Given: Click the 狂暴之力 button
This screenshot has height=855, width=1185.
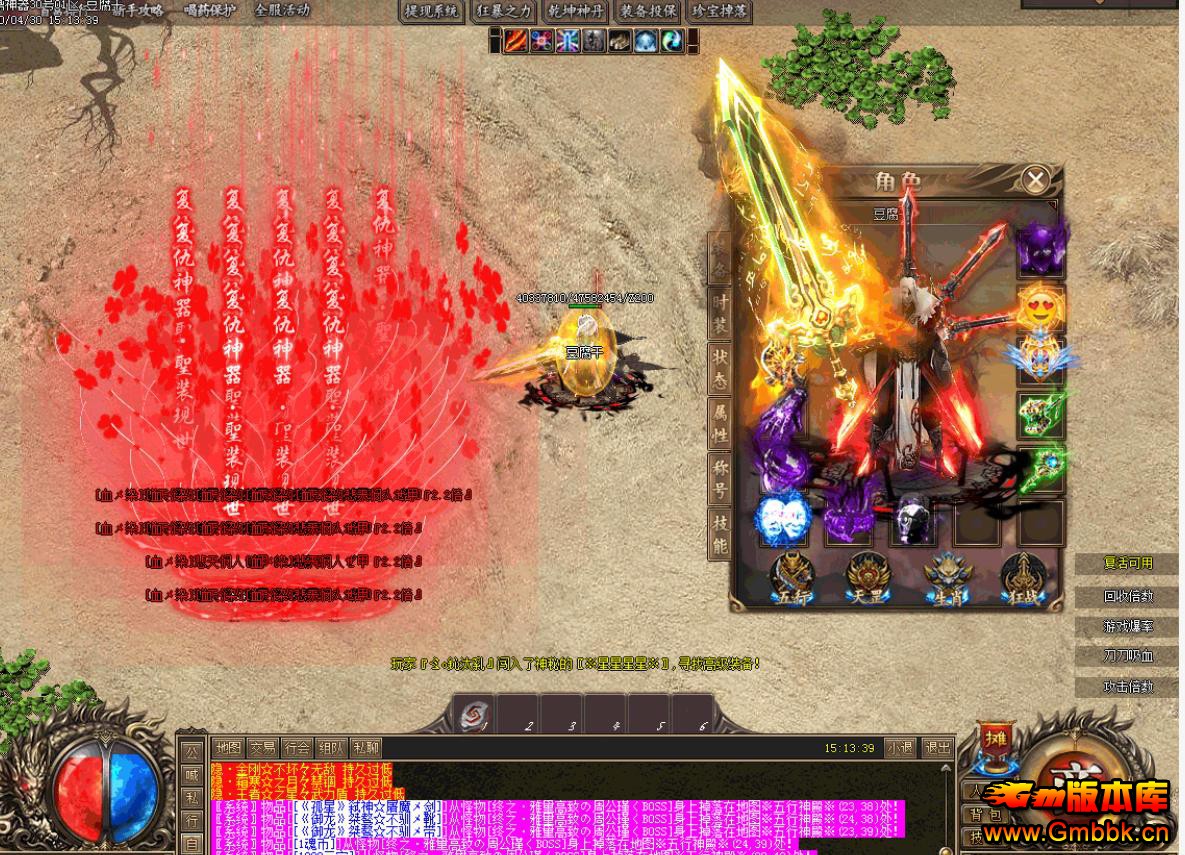Looking at the screenshot, I should 504,11.
